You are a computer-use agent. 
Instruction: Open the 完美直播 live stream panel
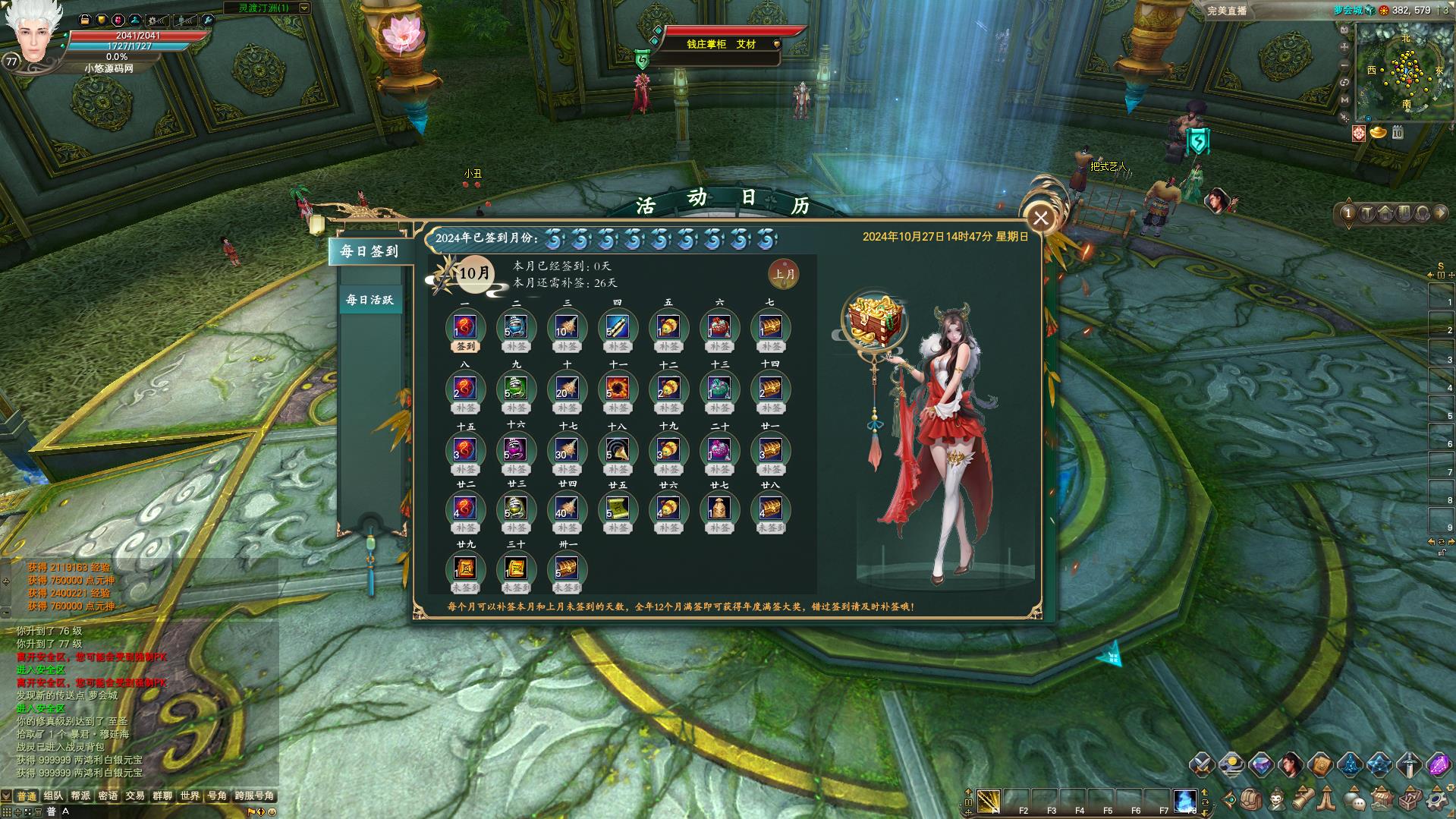coord(1227,11)
